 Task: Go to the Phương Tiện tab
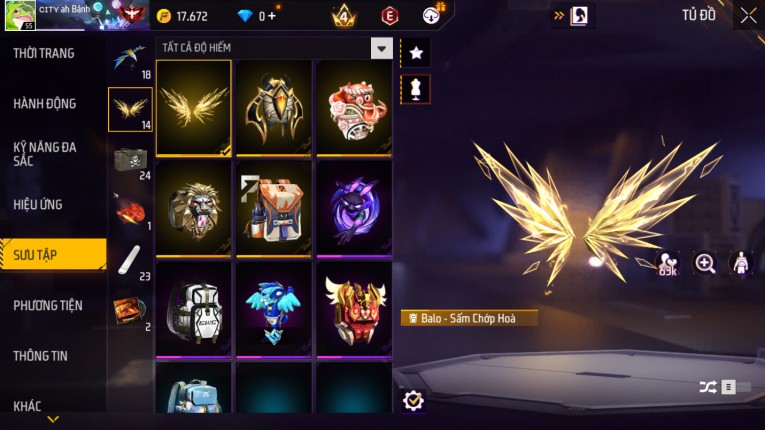tap(48, 305)
